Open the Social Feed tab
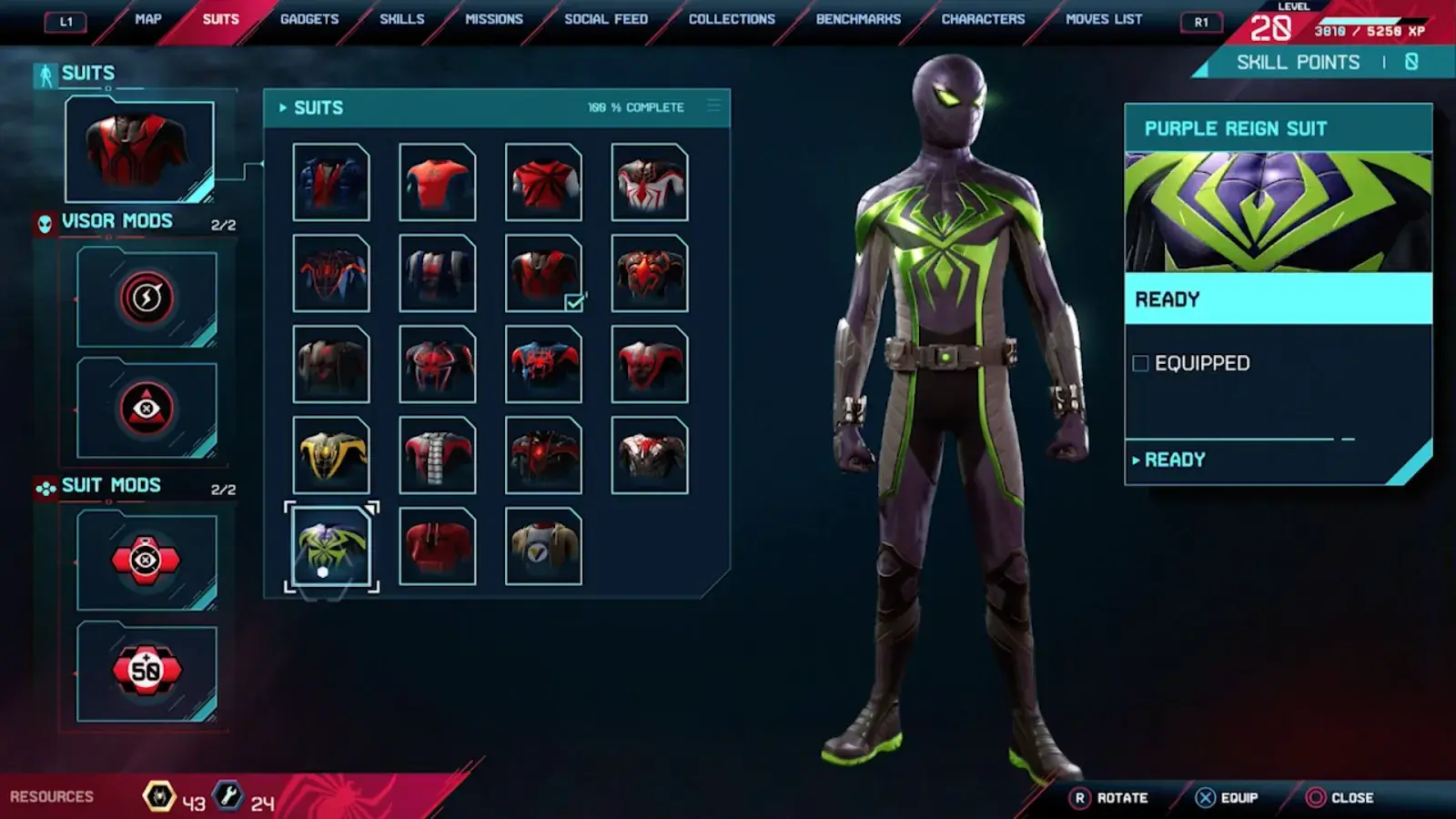The image size is (1456, 819). 606,19
